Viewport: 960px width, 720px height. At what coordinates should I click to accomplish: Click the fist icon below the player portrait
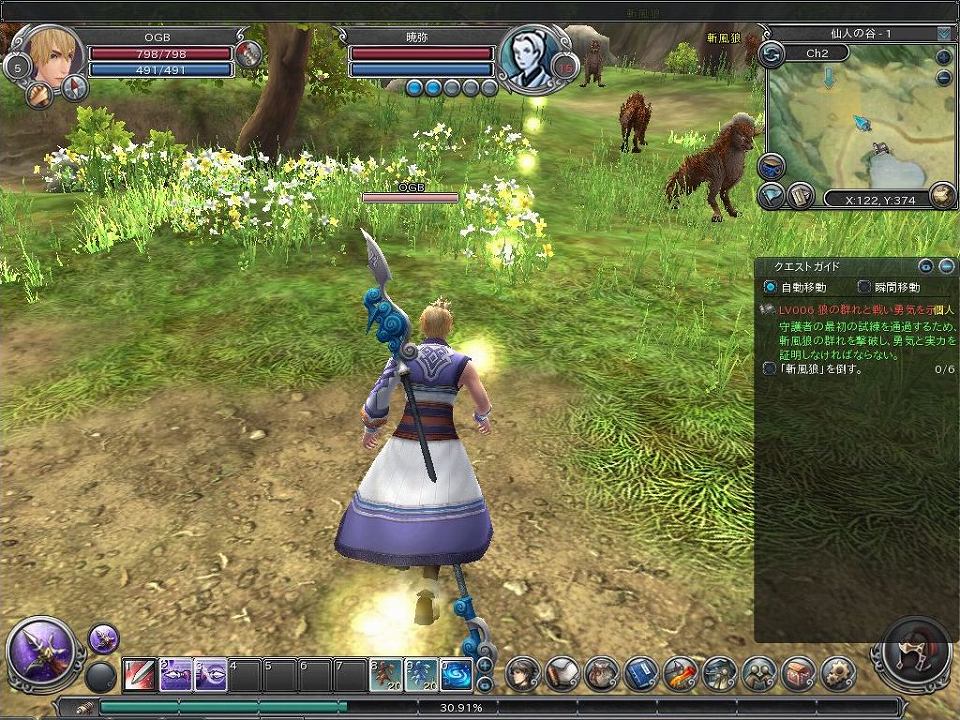41,95
